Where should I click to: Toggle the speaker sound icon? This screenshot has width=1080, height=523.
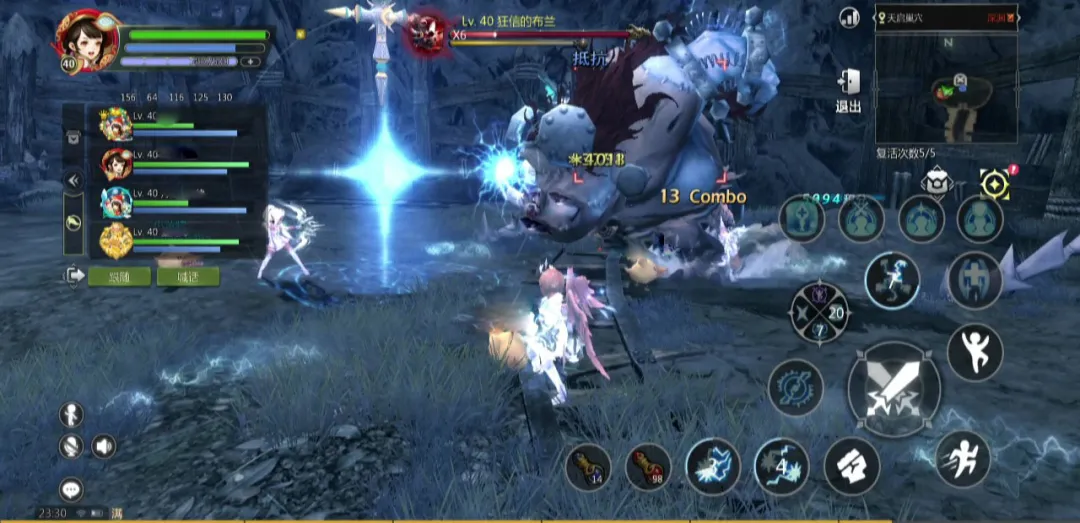click(103, 446)
